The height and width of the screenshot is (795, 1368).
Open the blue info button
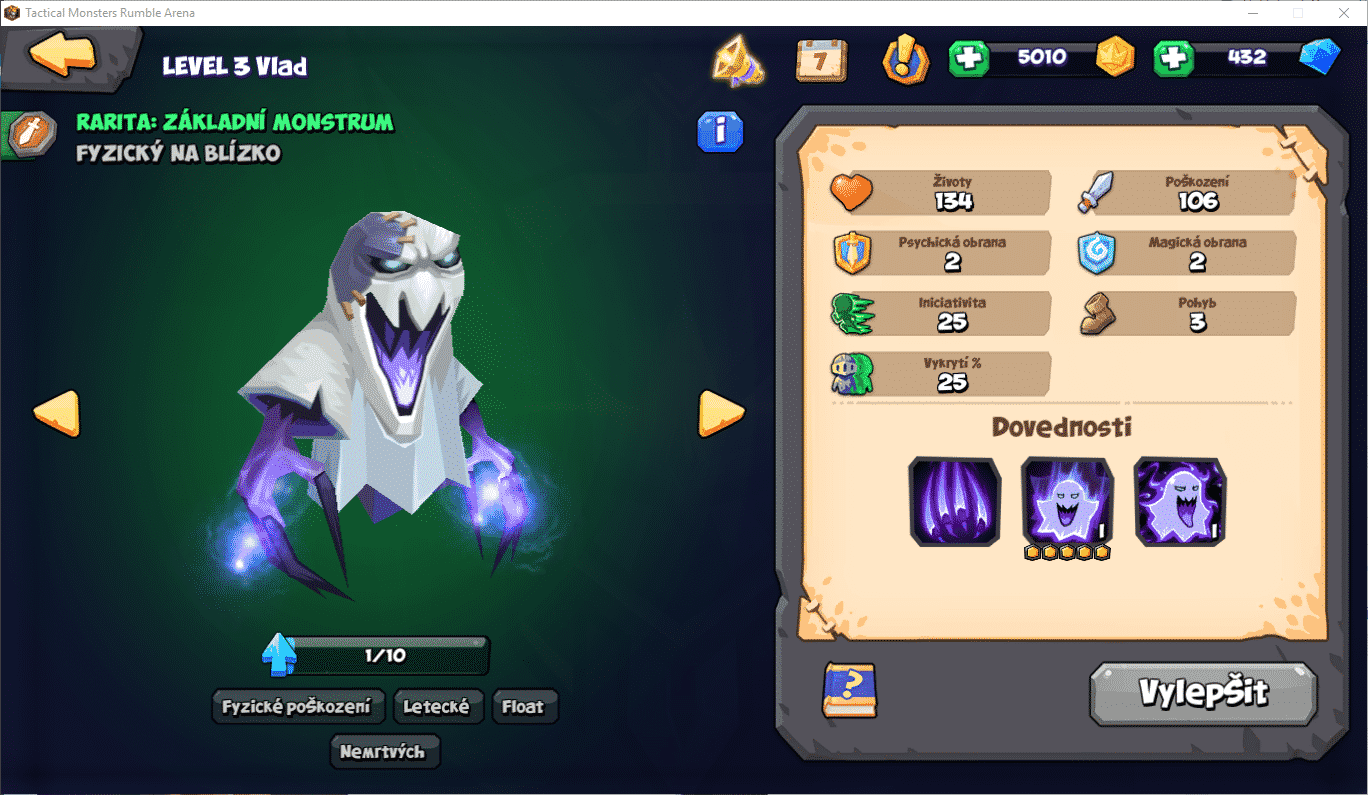[720, 131]
